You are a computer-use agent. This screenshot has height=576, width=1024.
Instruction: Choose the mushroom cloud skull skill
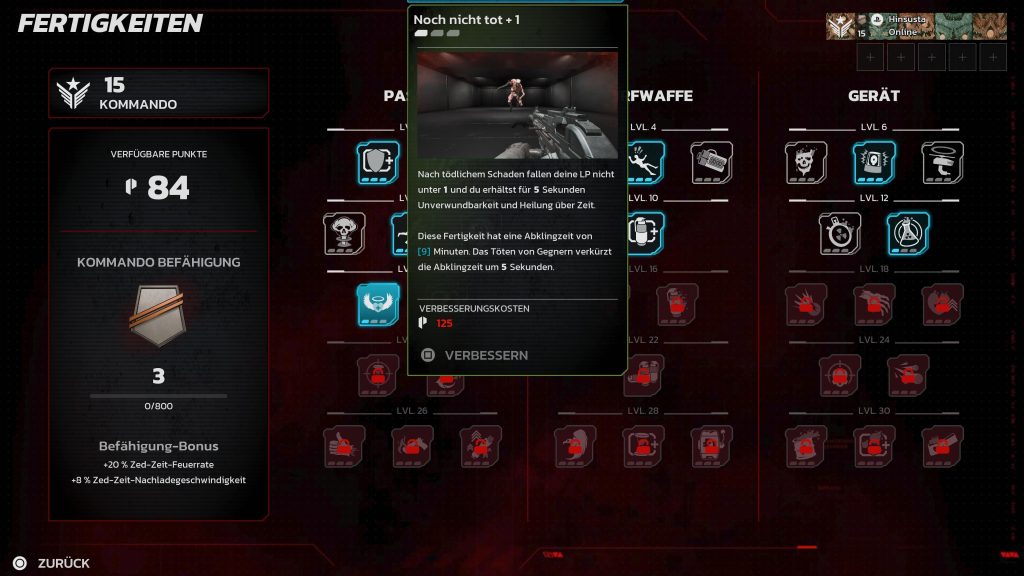[344, 233]
